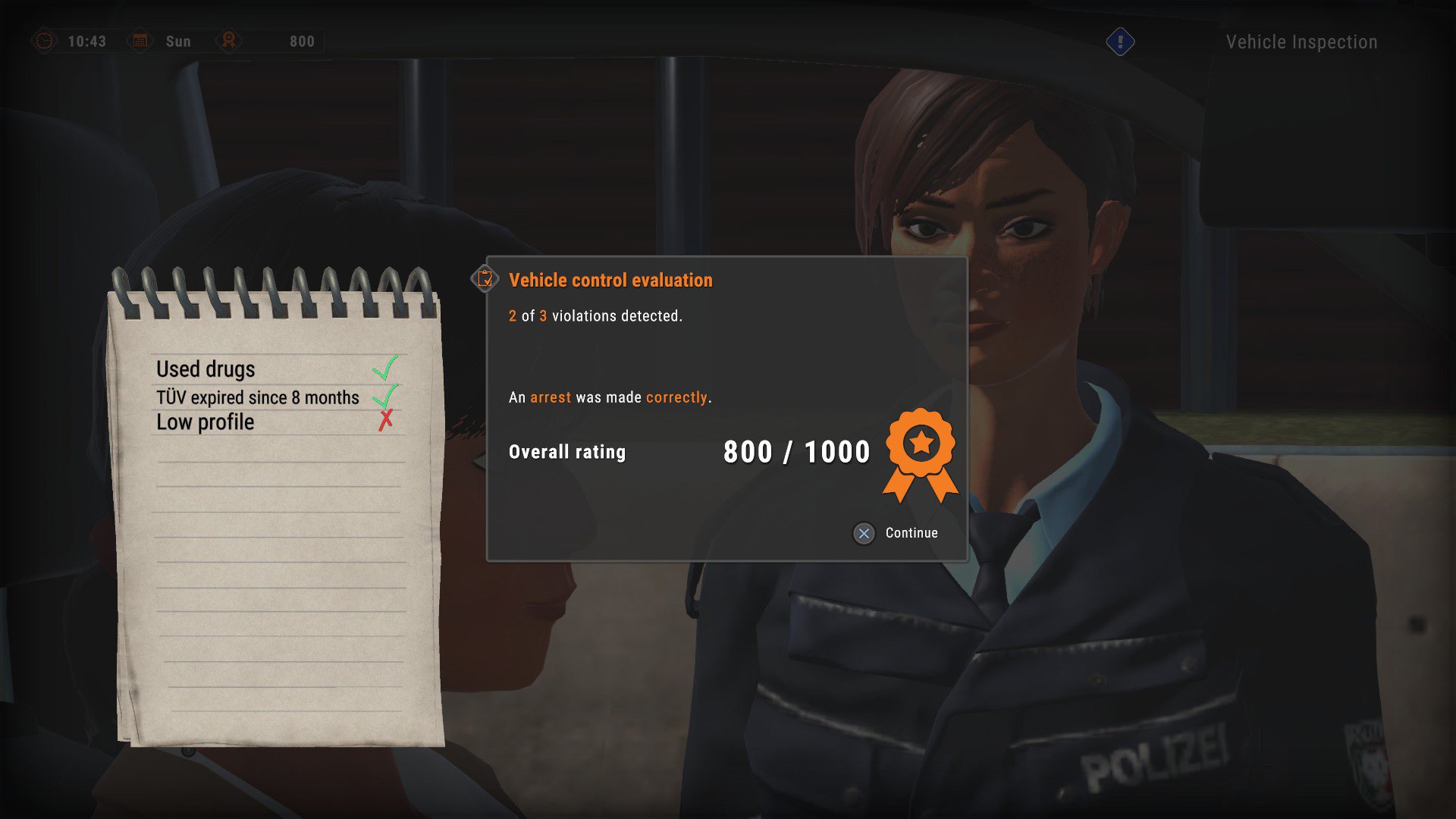This screenshot has height=819, width=1456.
Task: Select the Vehicle Inspection header
Action: [1301, 42]
